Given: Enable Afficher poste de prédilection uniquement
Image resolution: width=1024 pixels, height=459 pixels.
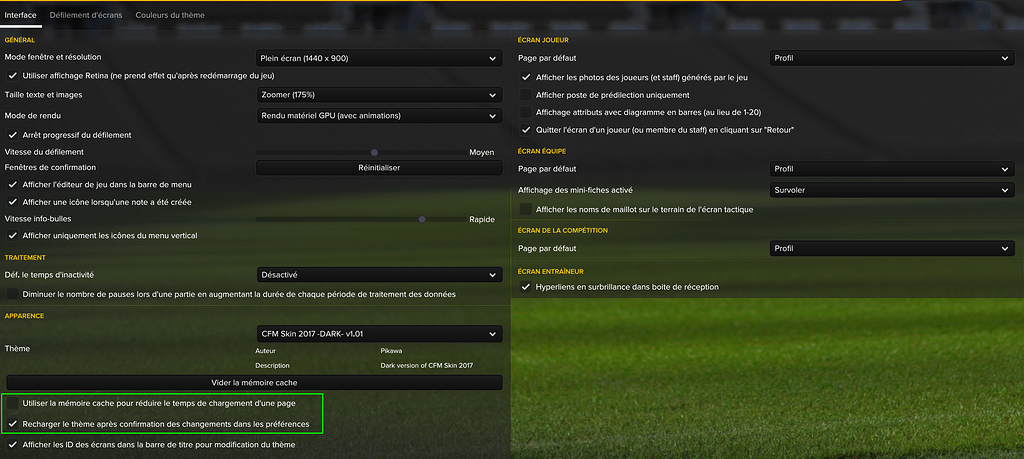Looking at the screenshot, I should pyautogui.click(x=527, y=95).
